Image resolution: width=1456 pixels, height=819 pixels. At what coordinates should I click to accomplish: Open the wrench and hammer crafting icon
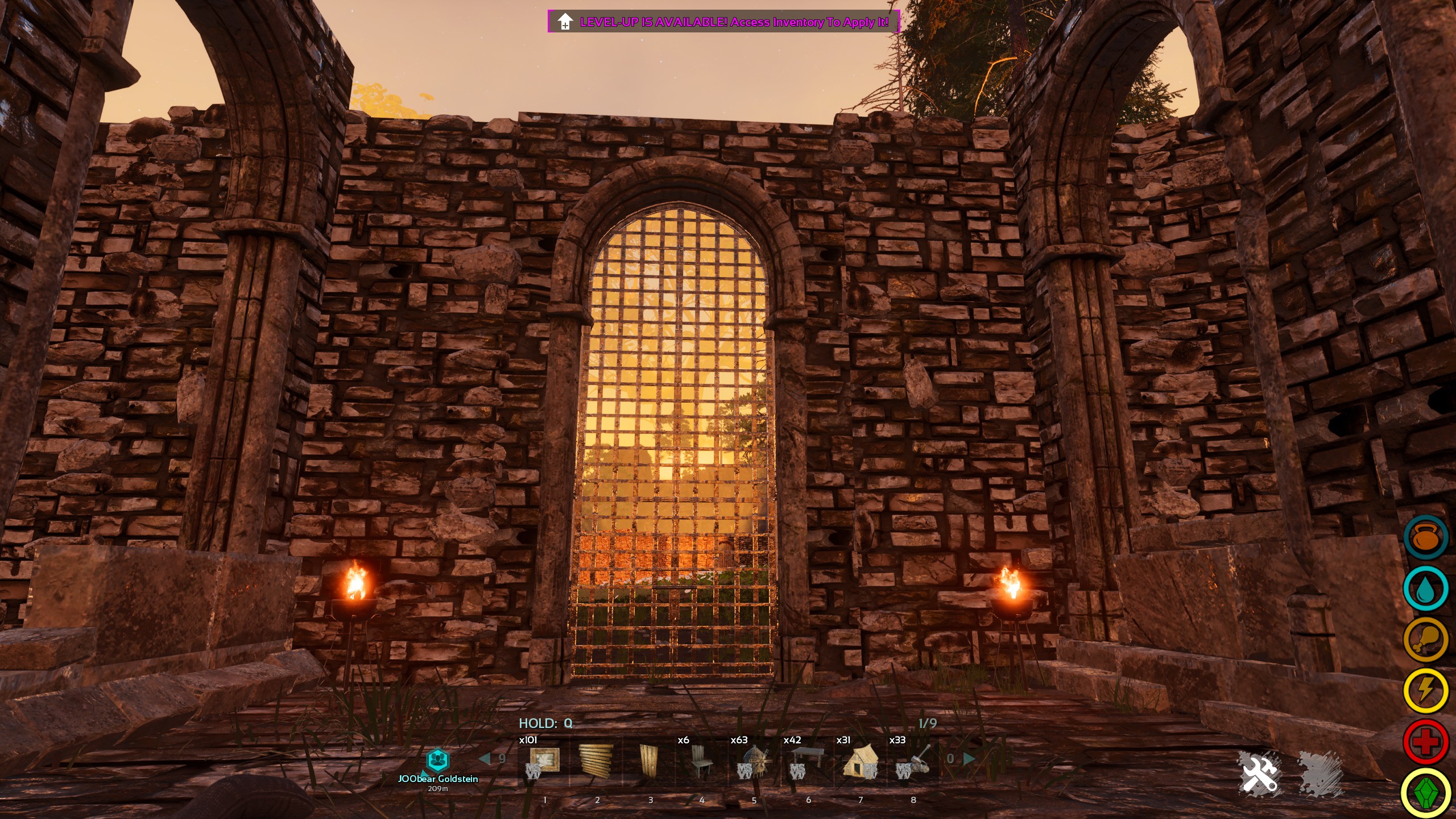coord(1260,773)
